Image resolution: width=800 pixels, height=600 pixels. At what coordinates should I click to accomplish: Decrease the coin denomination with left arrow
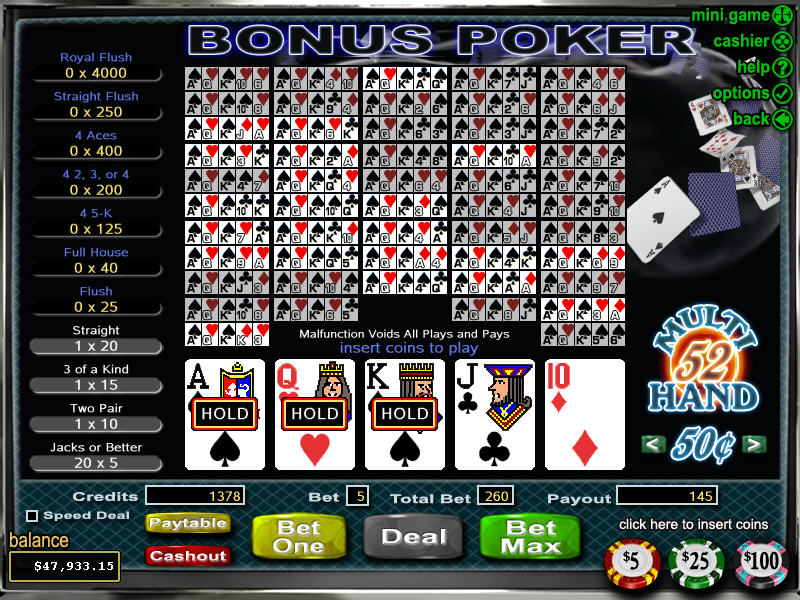click(653, 444)
